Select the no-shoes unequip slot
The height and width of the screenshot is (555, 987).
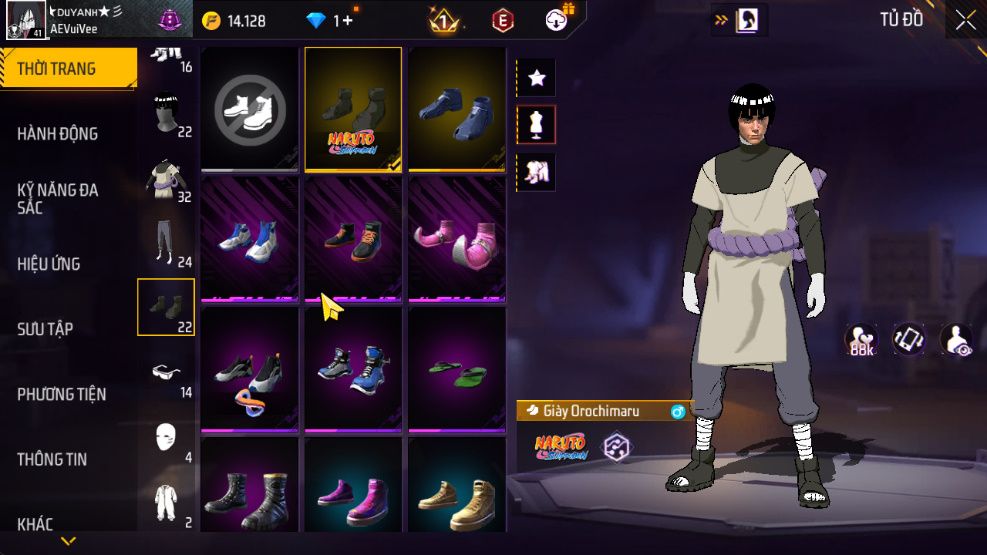coord(250,108)
